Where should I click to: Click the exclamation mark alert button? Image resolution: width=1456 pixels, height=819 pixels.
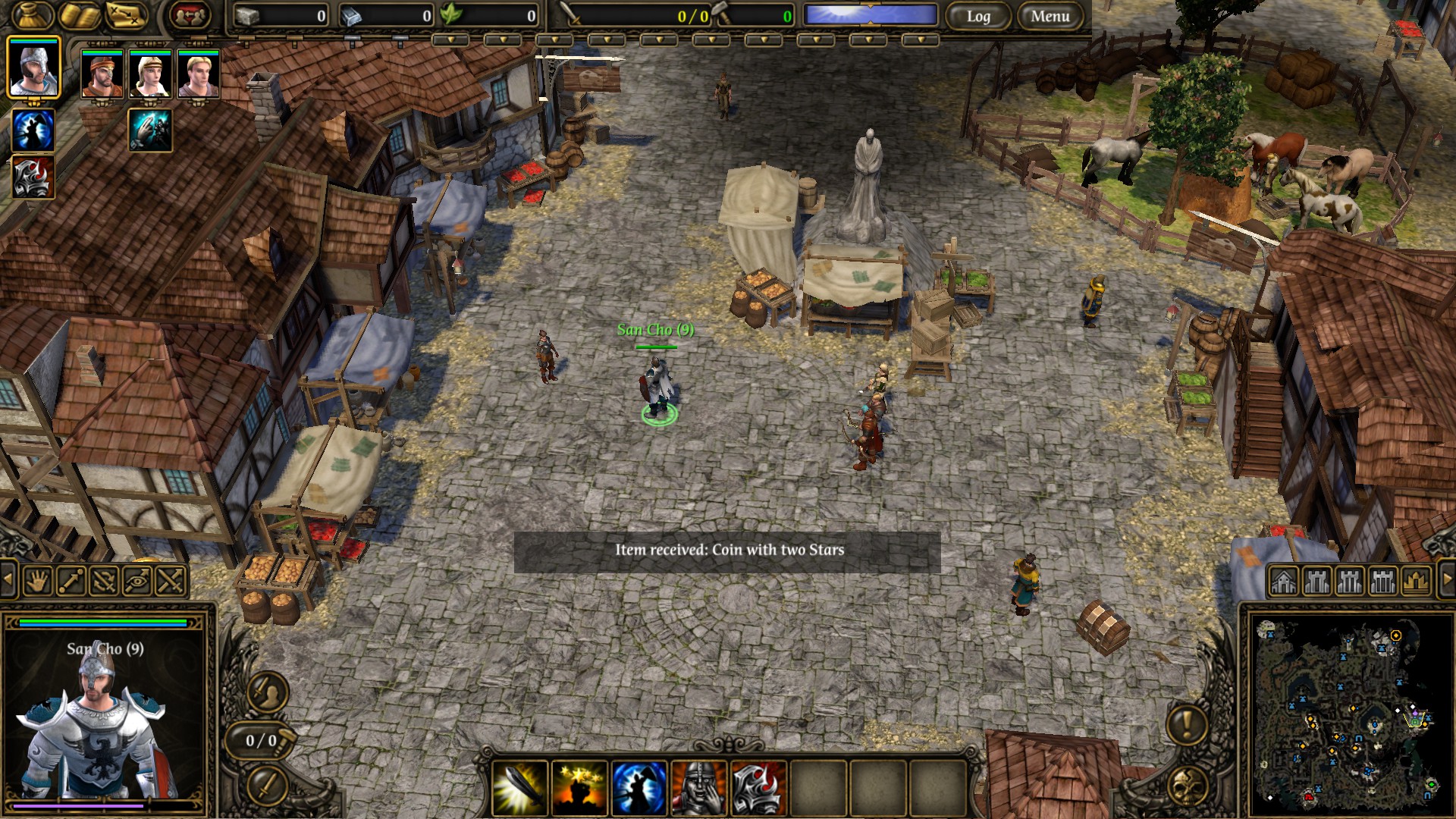click(x=1186, y=723)
